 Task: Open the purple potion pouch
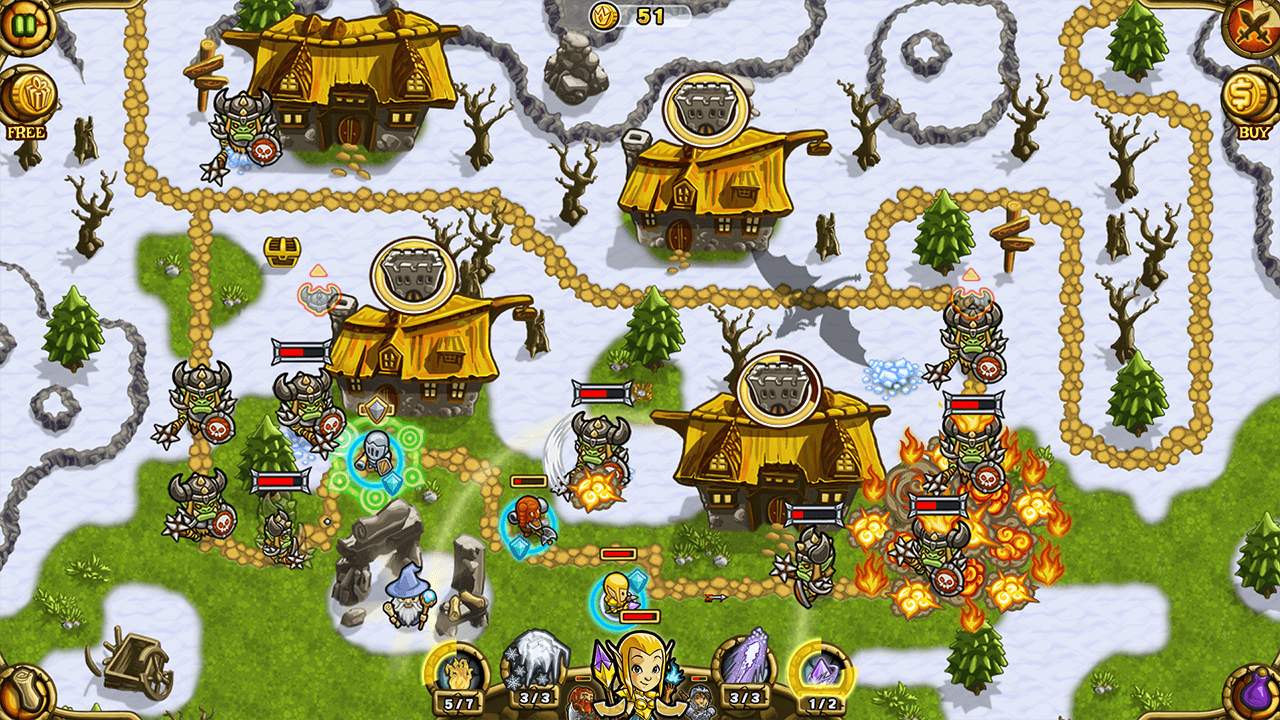1256,694
